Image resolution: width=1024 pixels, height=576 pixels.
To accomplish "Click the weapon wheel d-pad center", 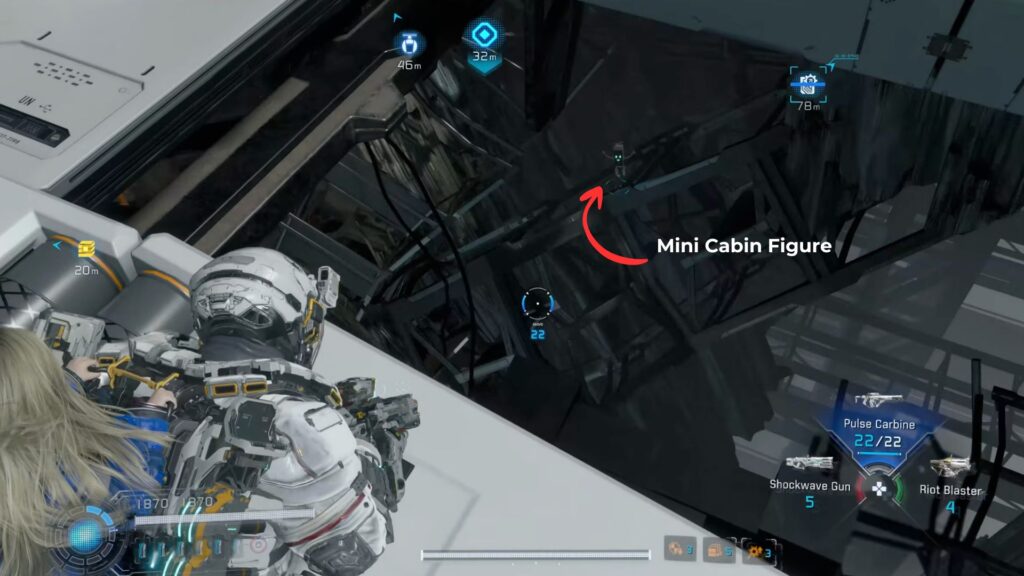I will [x=878, y=489].
